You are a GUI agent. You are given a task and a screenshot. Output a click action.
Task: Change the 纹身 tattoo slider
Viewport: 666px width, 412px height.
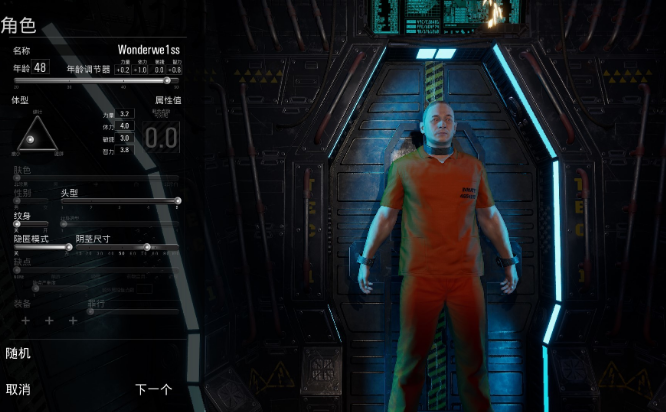pos(17,223)
